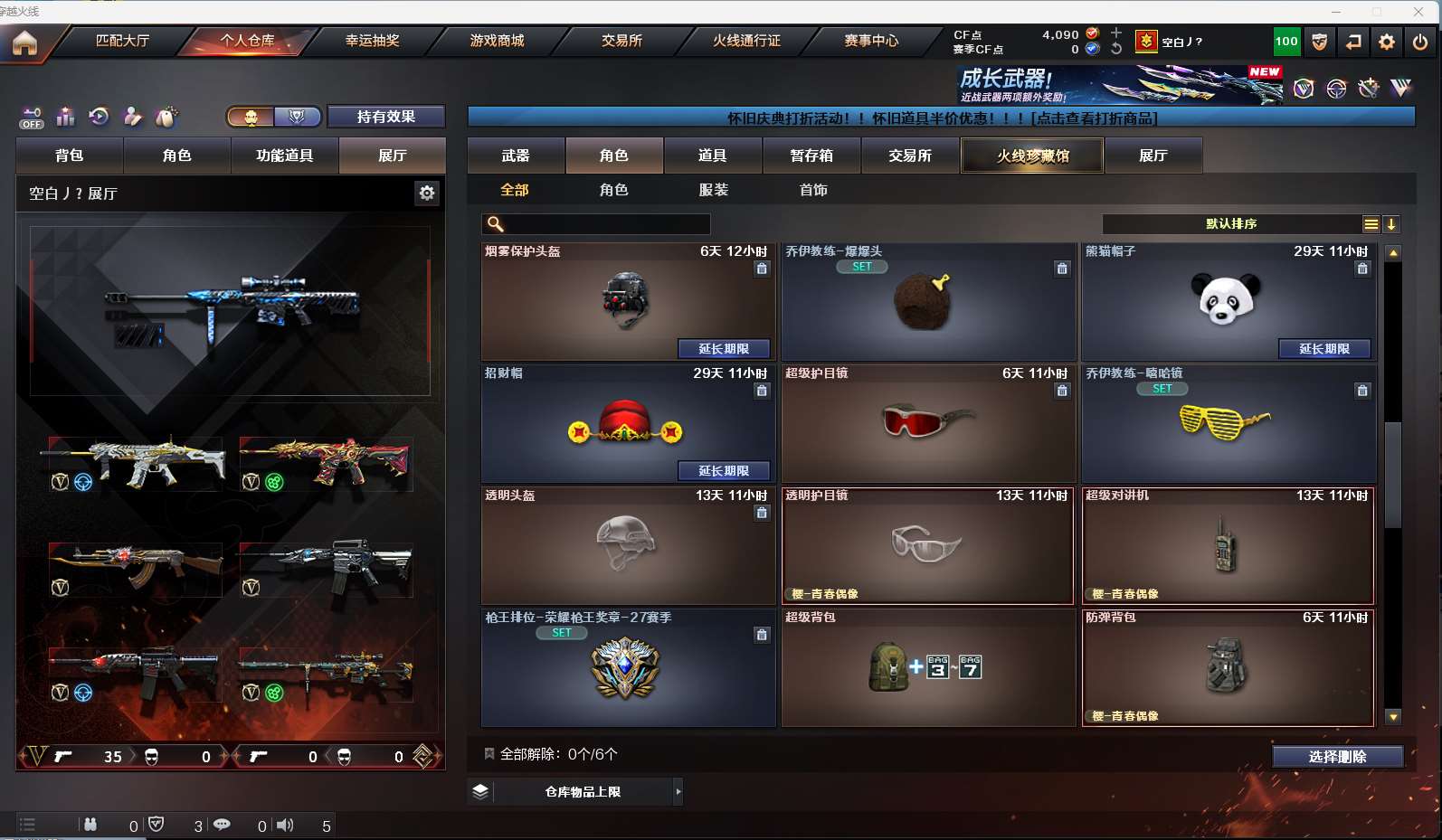Screen dimensions: 1442x840
Task: Open the 赛事中心 tournament center
Action: [871, 41]
